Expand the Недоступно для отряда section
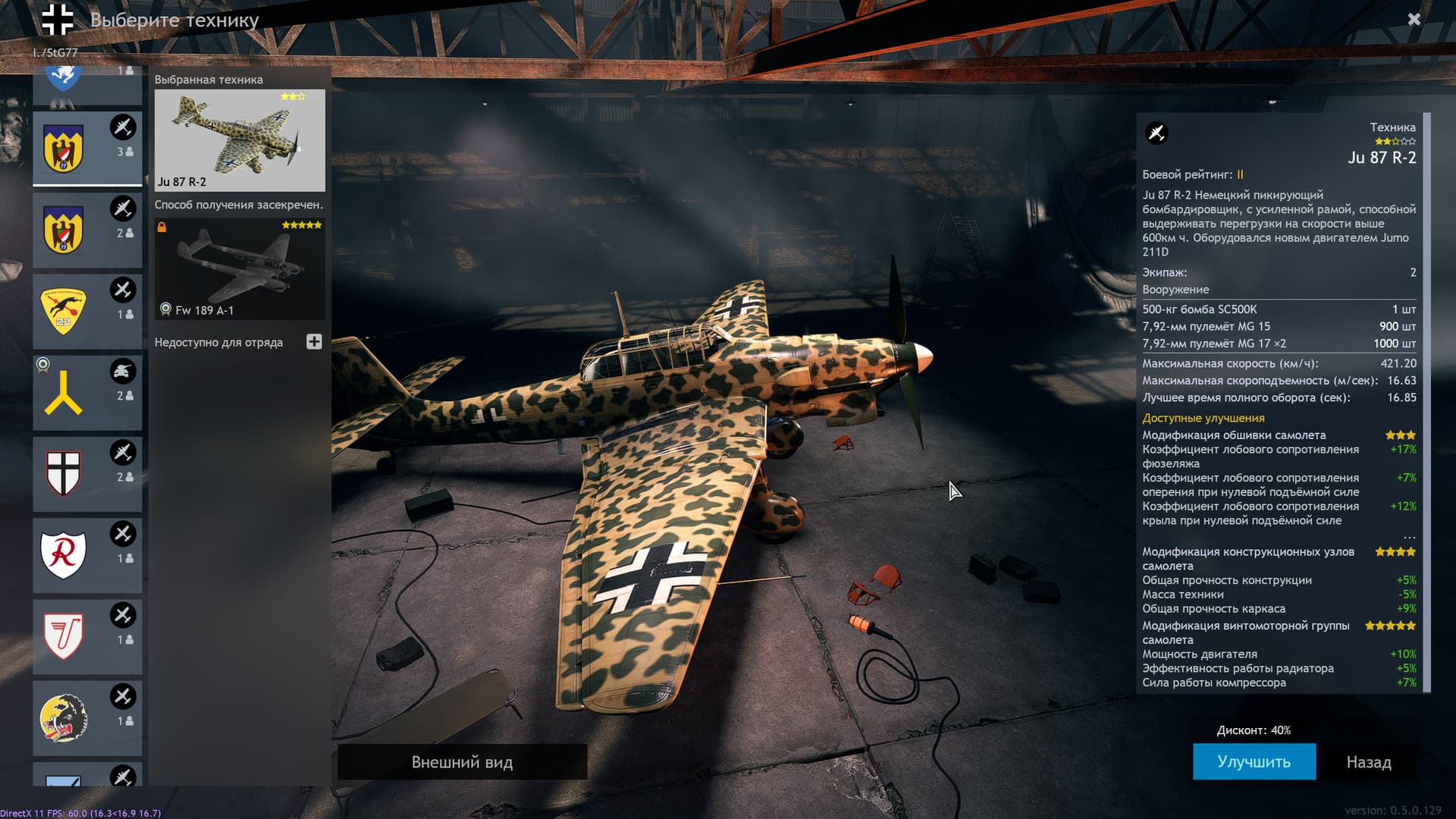 314,342
